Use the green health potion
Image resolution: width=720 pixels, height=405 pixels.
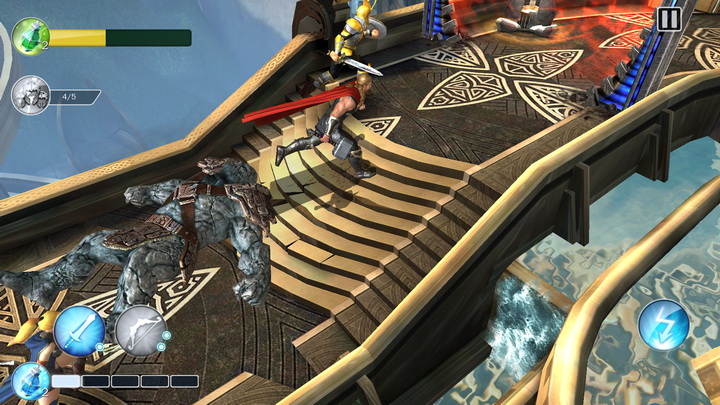click(30, 37)
